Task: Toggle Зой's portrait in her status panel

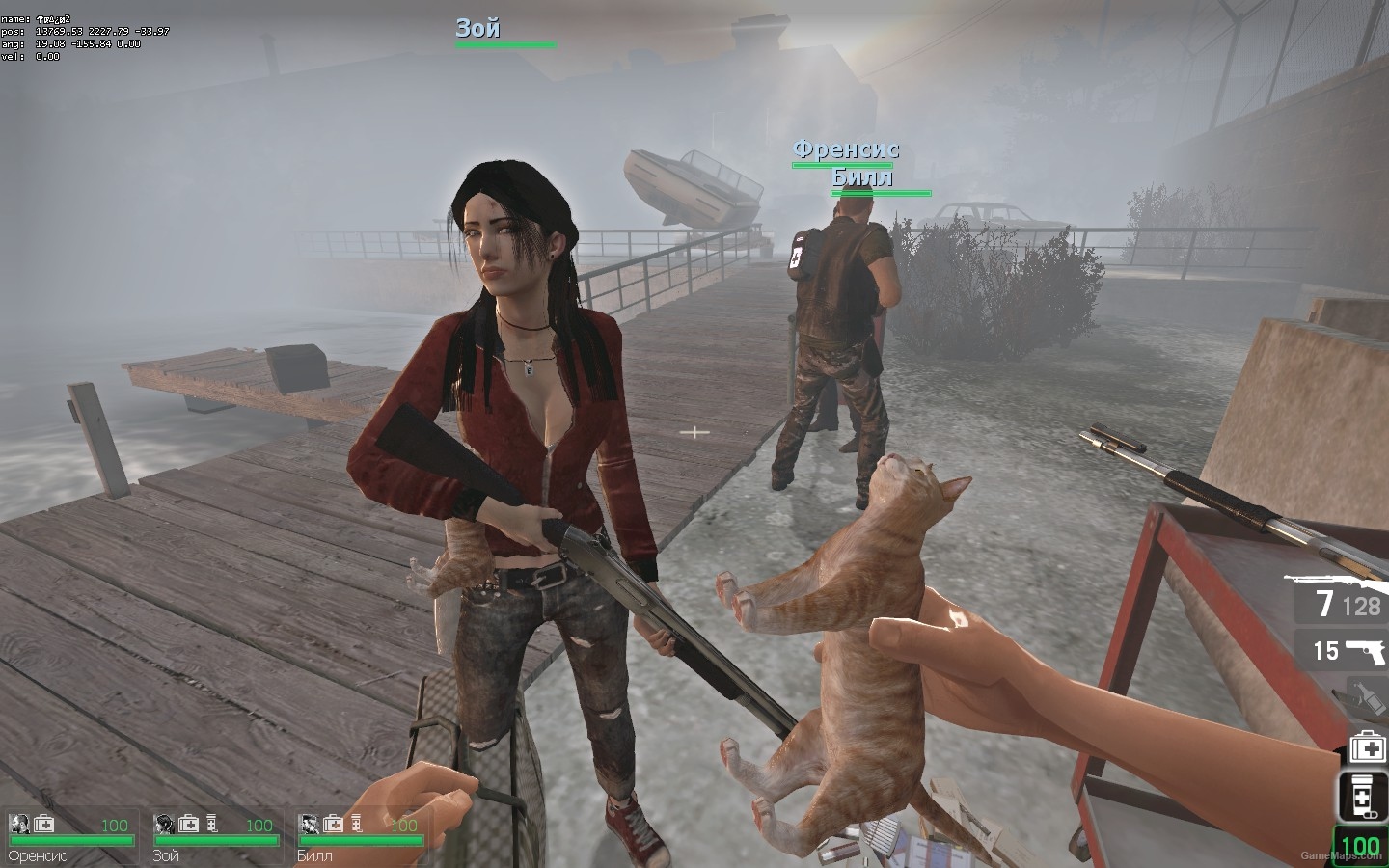Action: pyautogui.click(x=162, y=825)
